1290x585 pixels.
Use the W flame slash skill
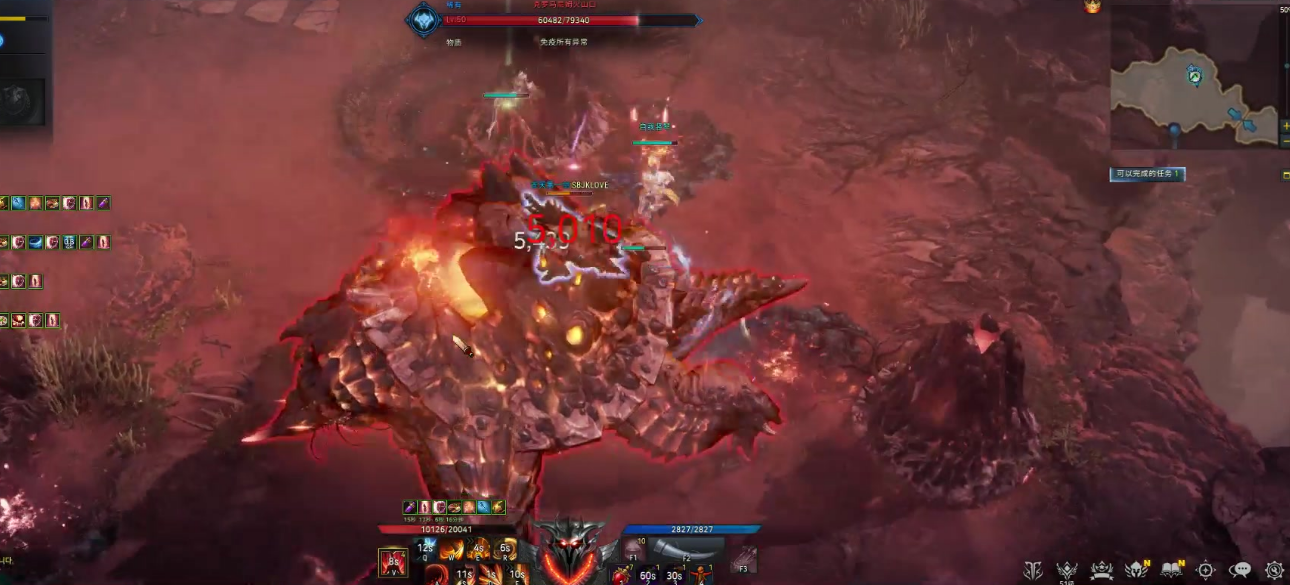coord(452,550)
